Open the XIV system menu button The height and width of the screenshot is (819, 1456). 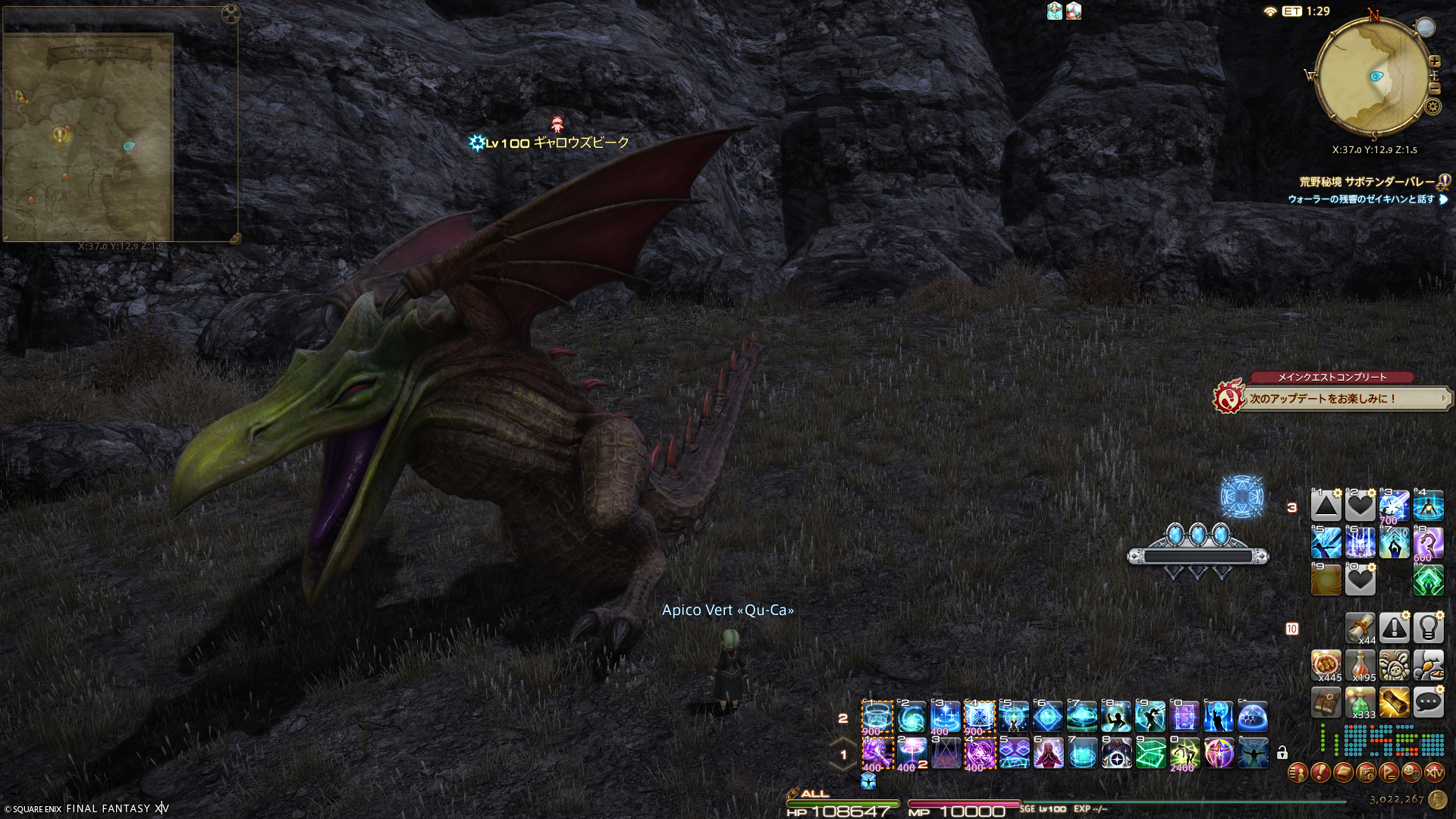[1434, 773]
